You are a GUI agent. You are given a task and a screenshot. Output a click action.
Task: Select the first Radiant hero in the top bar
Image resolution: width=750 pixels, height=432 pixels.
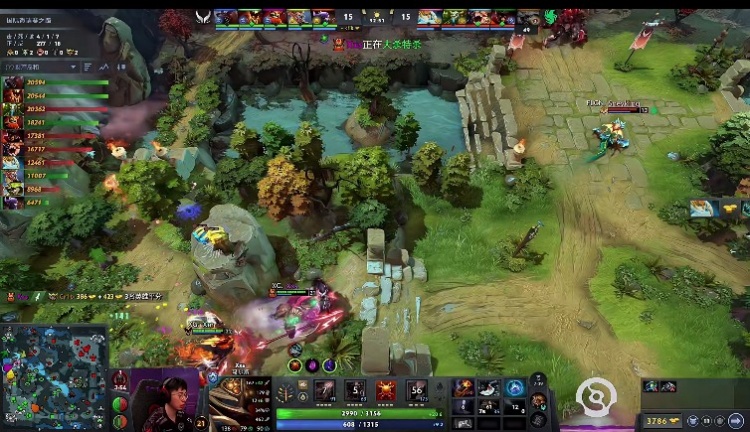click(226, 16)
